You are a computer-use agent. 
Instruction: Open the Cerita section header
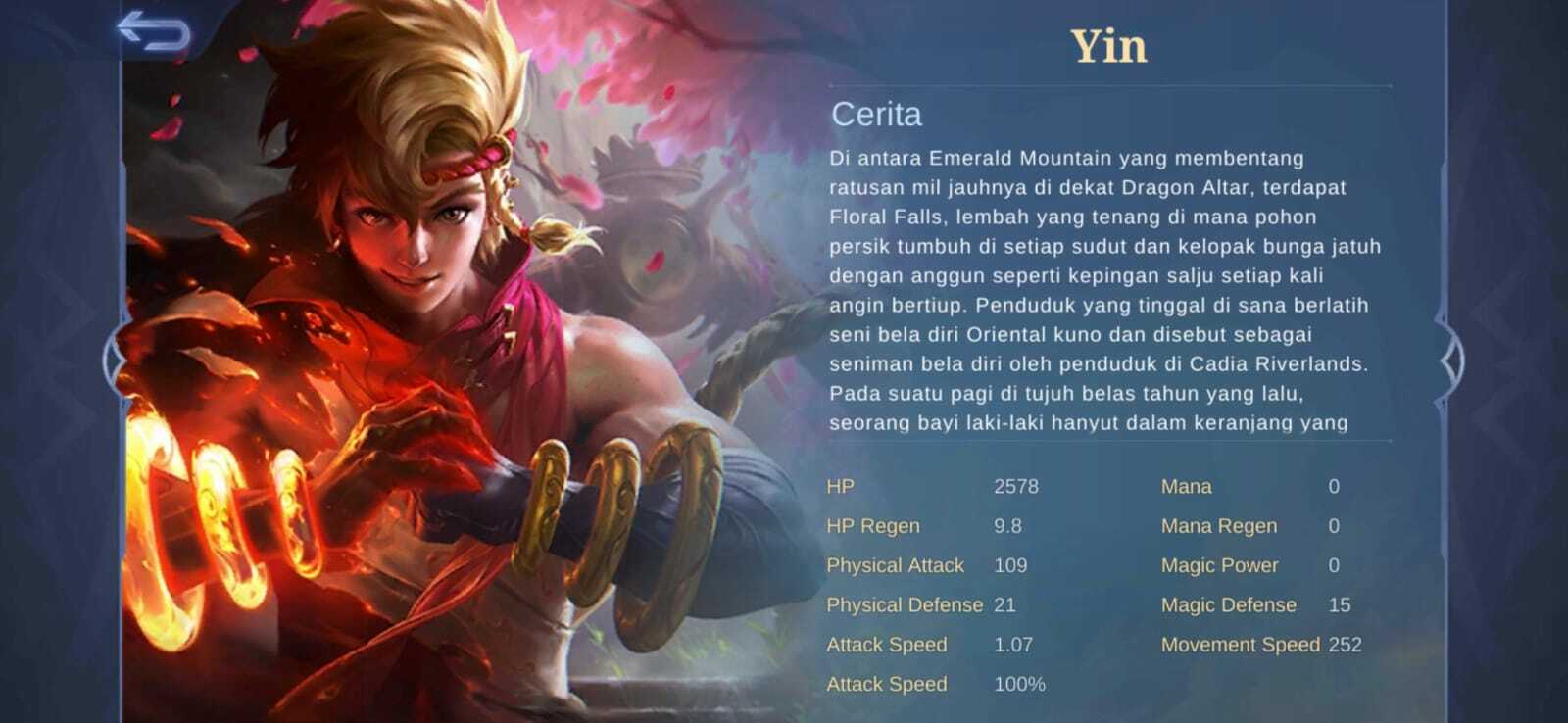pyautogui.click(x=876, y=115)
